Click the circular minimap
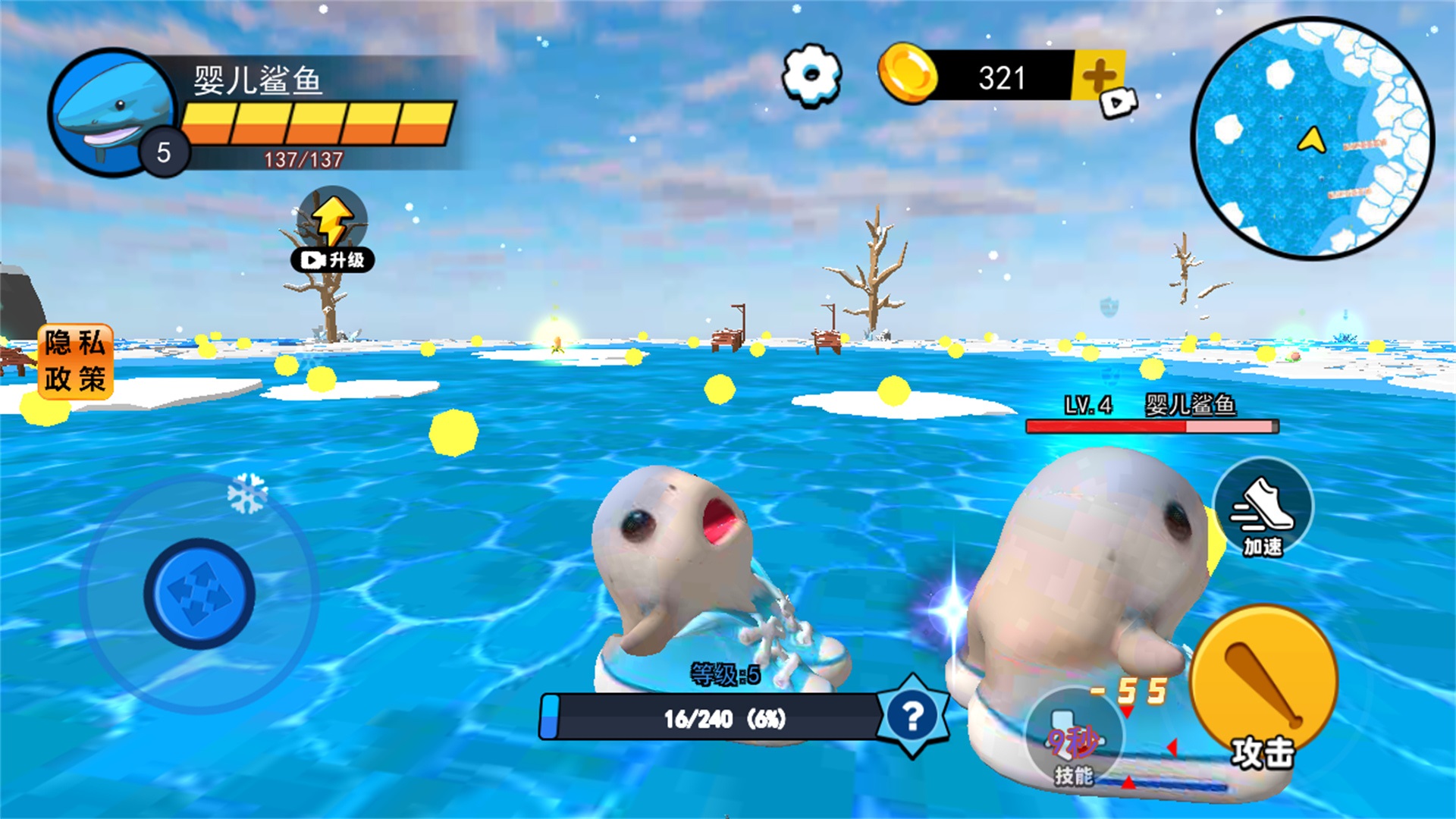Viewport: 1456px width, 819px height. 1312,138
